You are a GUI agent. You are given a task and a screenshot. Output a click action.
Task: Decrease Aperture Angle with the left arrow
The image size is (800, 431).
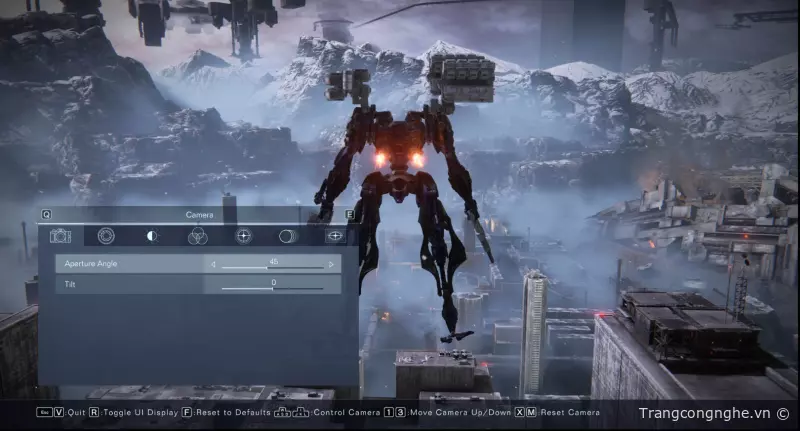pyautogui.click(x=213, y=265)
